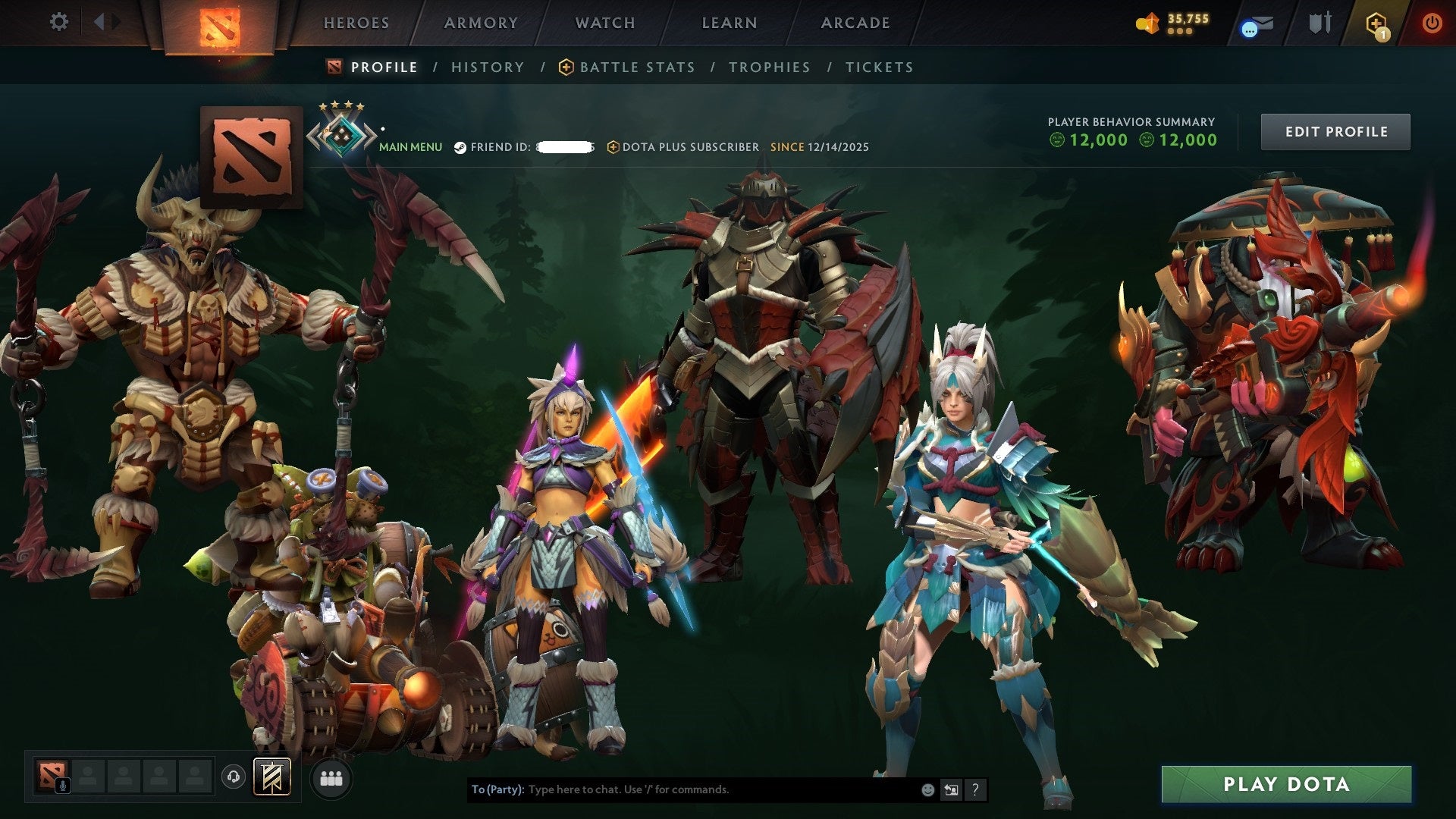1456x819 pixels.
Task: Click the EDIT PROFILE button
Action: [1335, 130]
